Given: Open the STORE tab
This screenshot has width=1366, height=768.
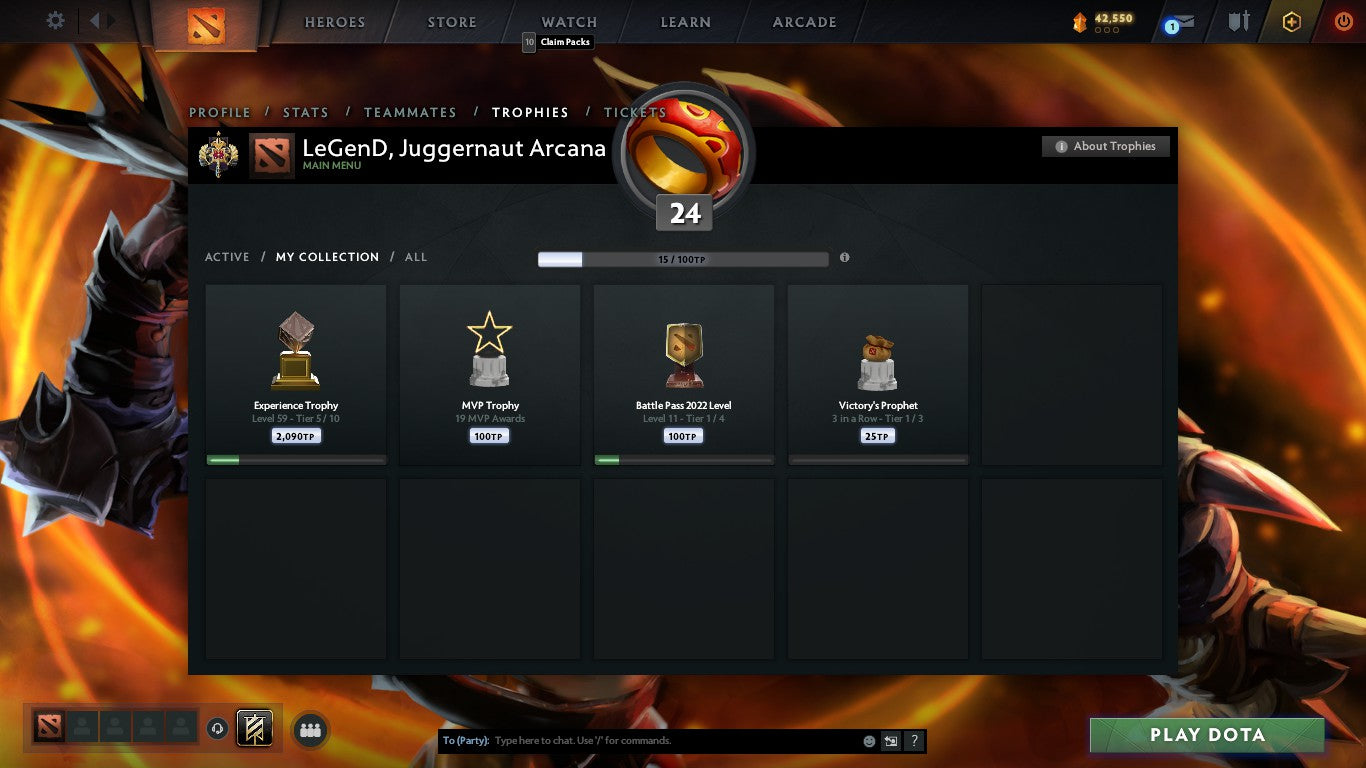Looking at the screenshot, I should [450, 22].
